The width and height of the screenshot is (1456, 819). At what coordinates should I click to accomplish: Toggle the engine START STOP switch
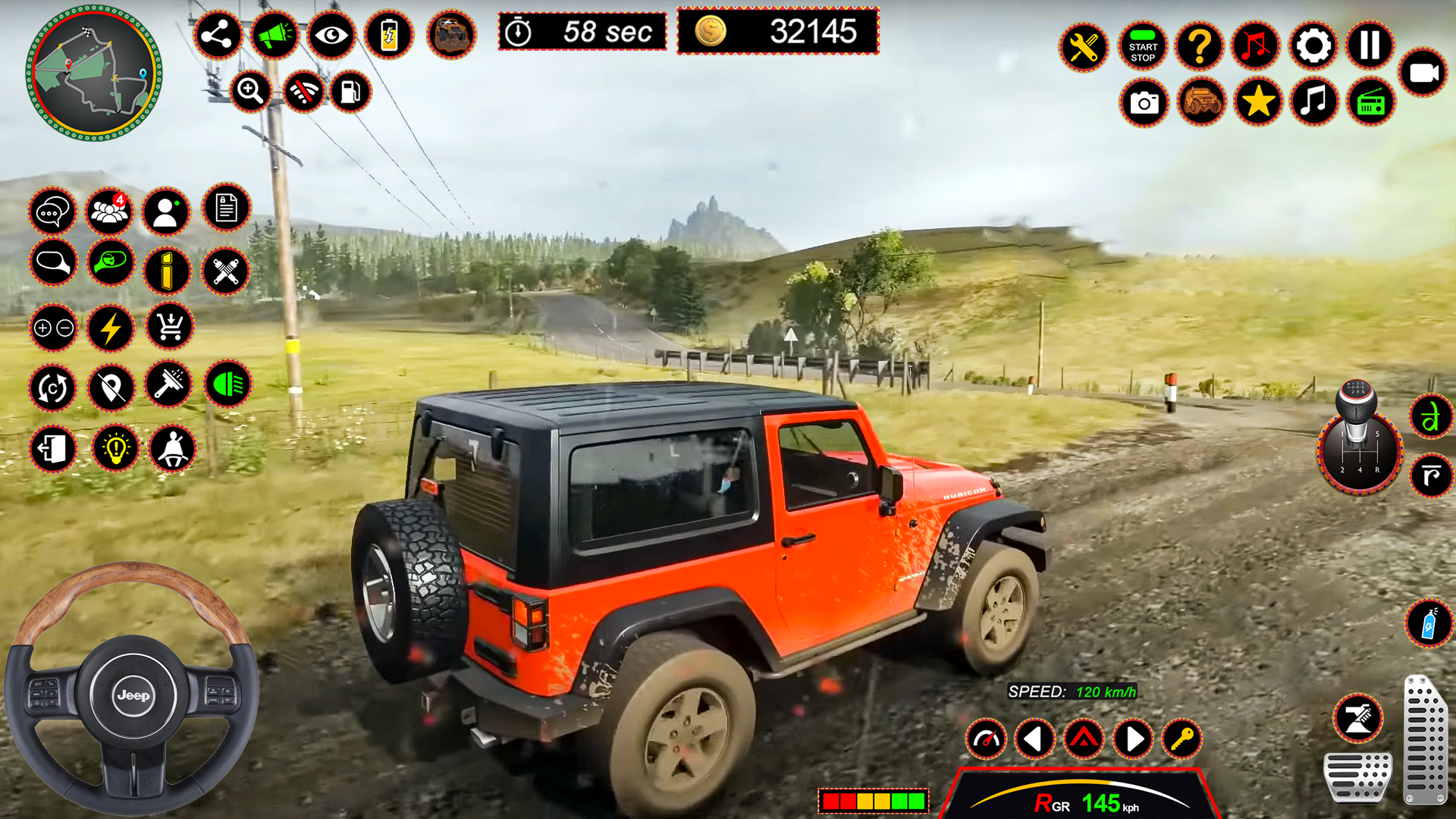pyautogui.click(x=1142, y=47)
